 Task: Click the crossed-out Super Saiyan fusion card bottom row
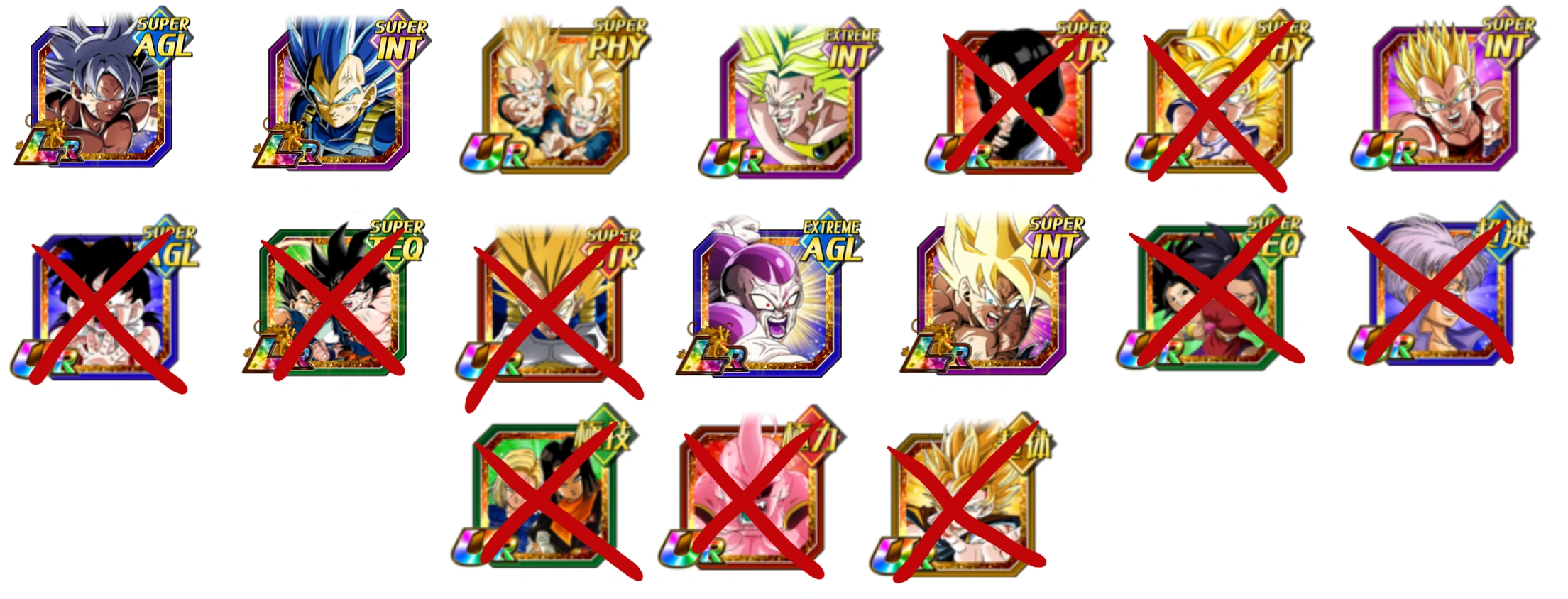(965, 497)
